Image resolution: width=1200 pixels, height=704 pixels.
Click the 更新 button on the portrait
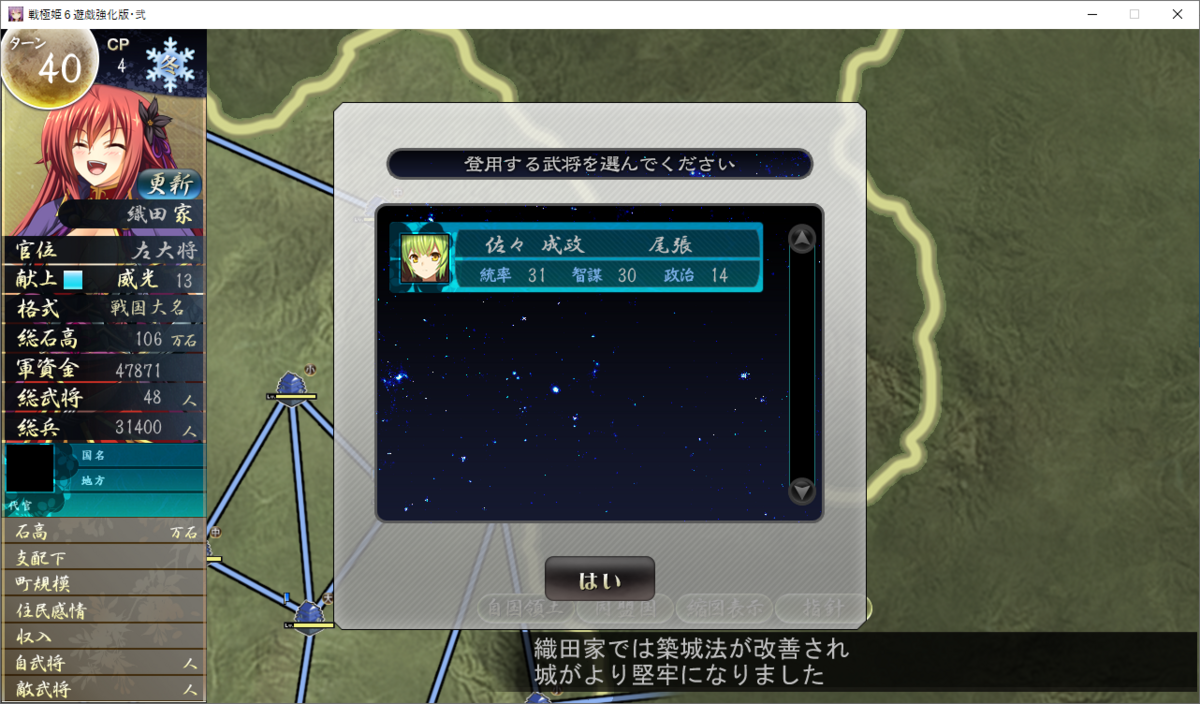coord(168,184)
